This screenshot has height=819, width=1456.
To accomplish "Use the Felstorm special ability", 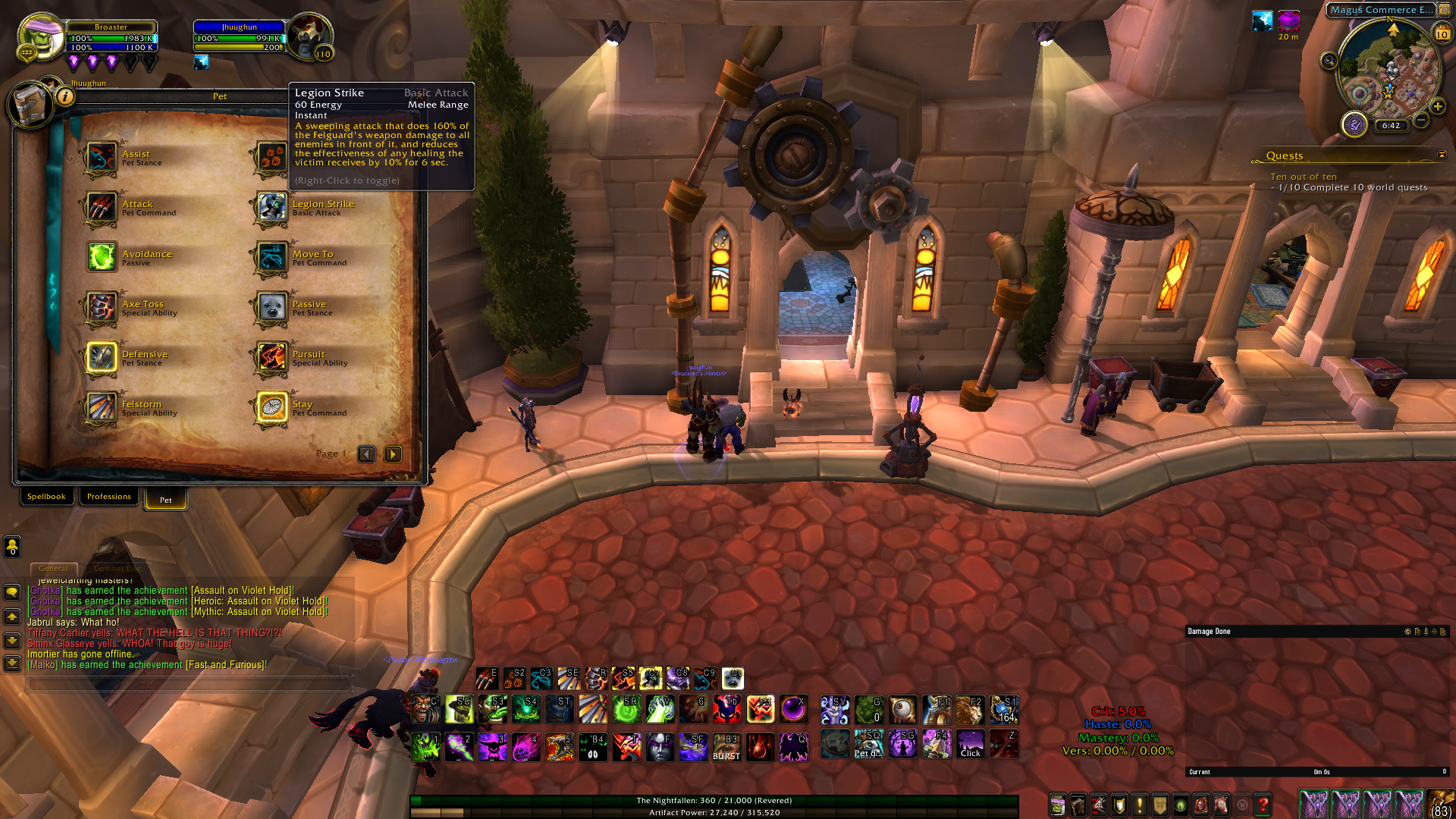I will click(x=101, y=408).
